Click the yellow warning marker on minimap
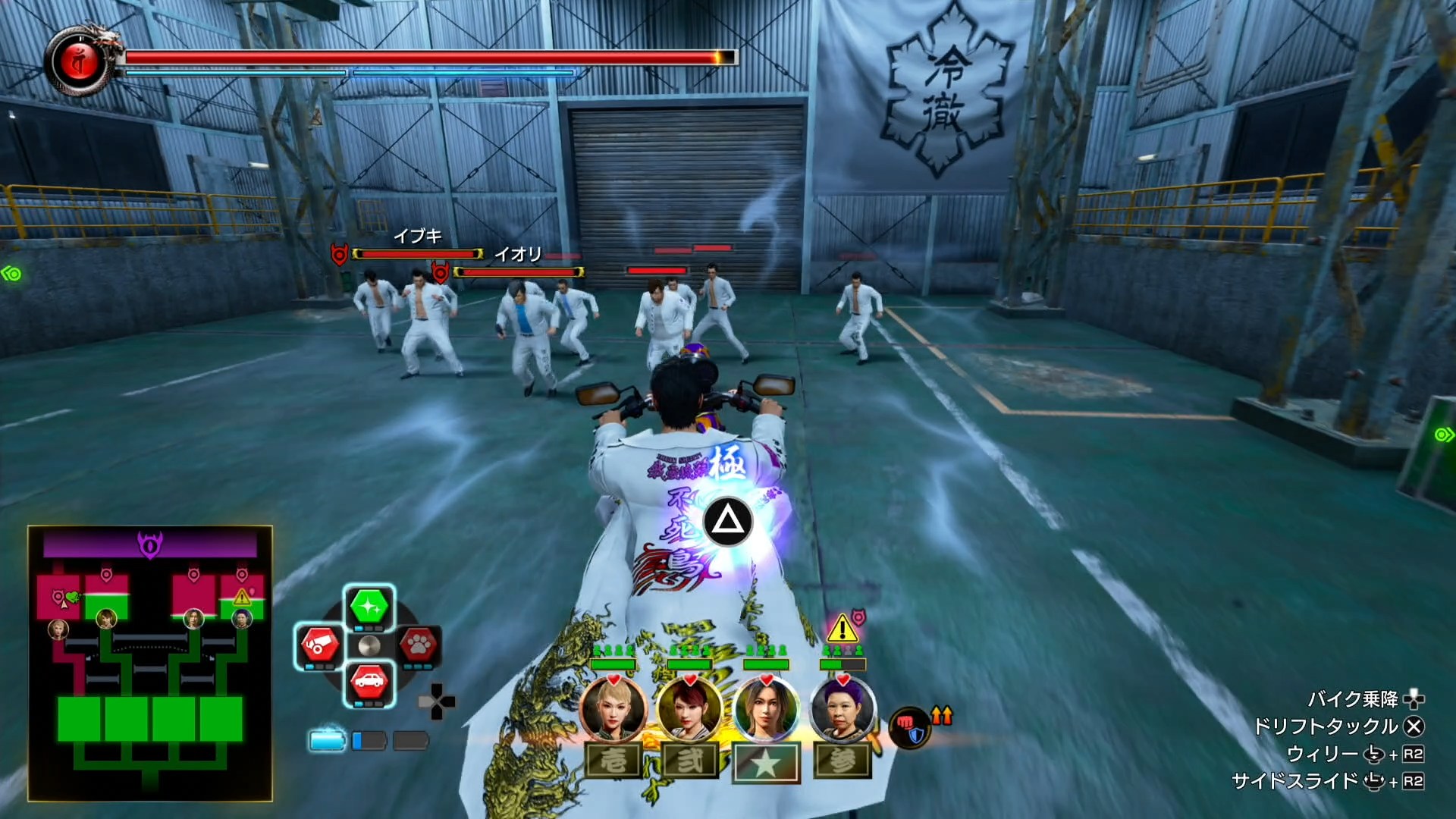Screen dimensions: 1456x819 [x=242, y=597]
